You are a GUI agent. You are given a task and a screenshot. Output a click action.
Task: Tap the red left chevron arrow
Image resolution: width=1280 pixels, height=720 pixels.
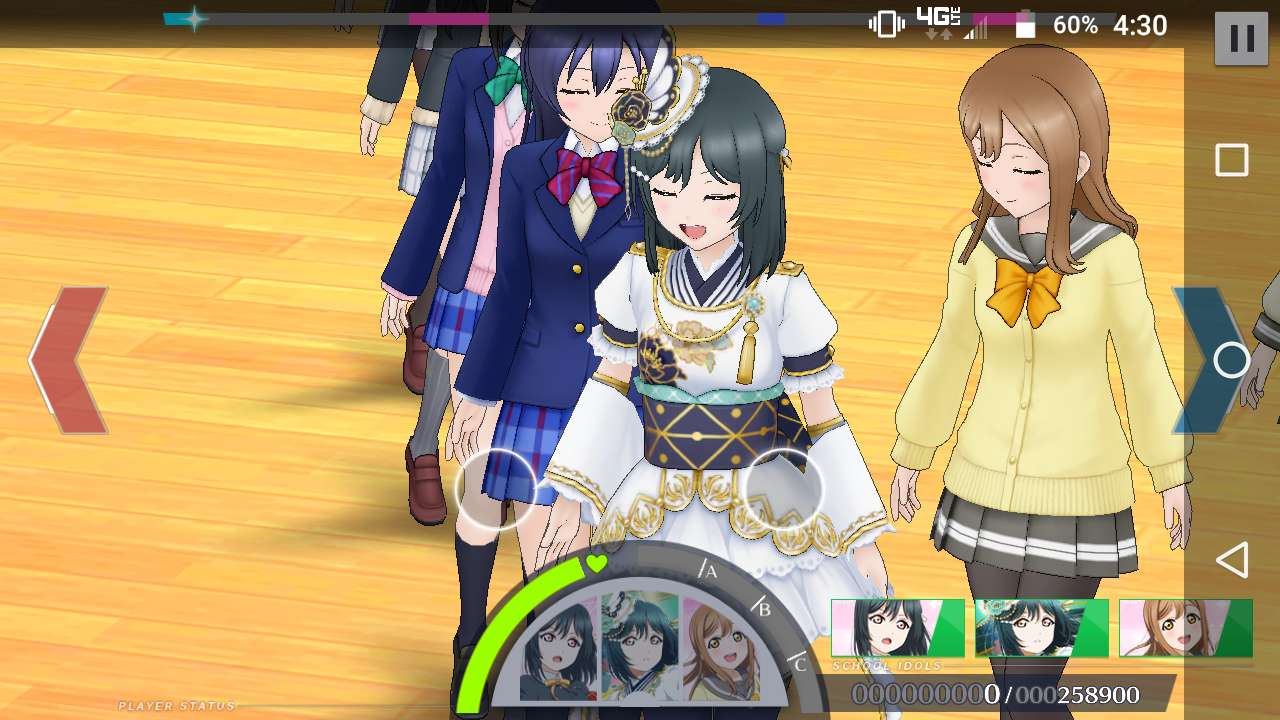[70, 360]
